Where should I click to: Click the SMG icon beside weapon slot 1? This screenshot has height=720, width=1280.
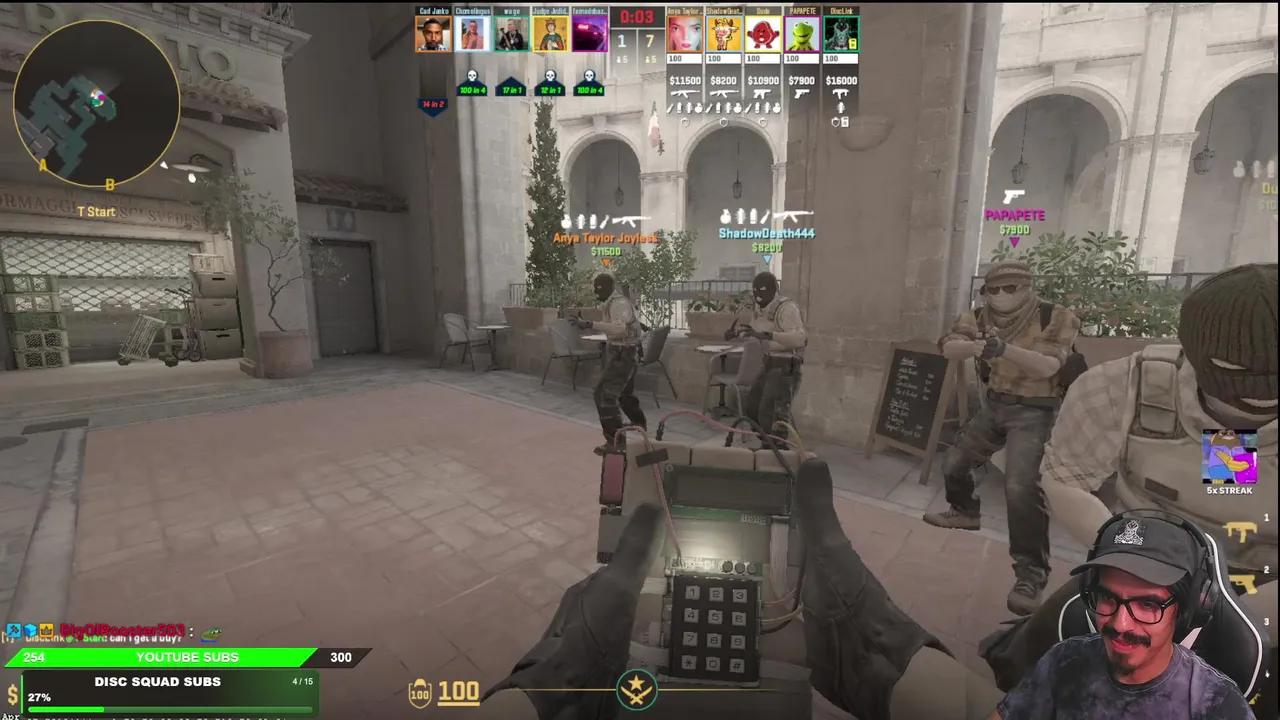[x=1240, y=530]
